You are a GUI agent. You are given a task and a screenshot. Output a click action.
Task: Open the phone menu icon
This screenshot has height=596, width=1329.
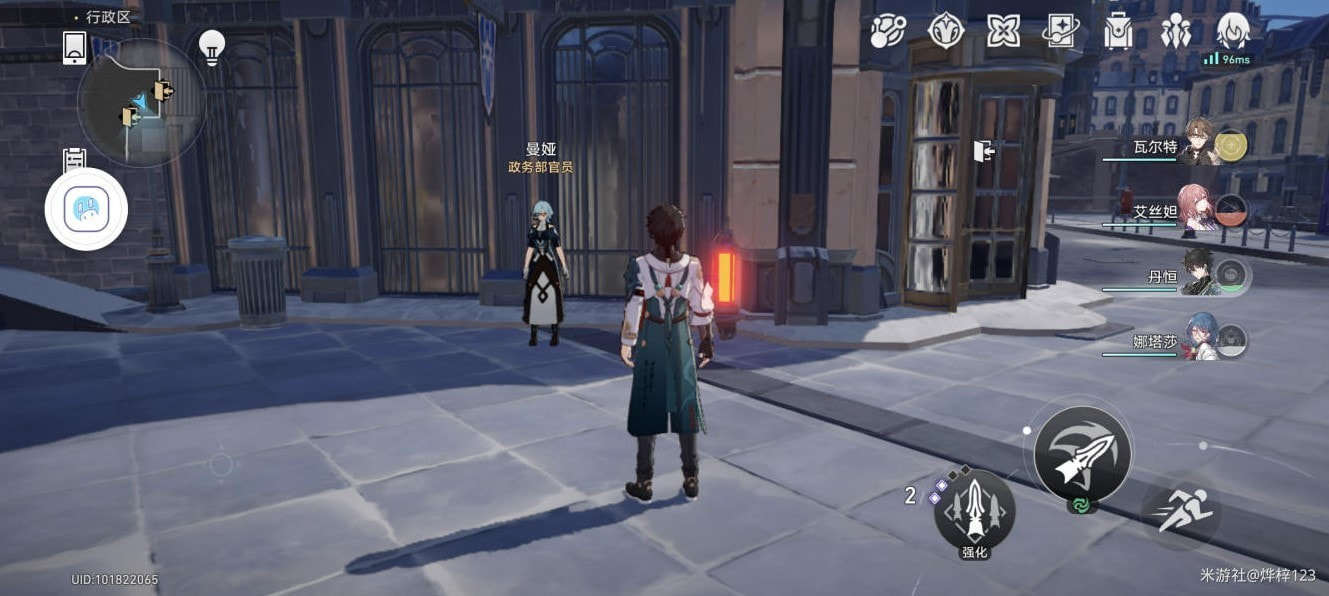tap(75, 47)
